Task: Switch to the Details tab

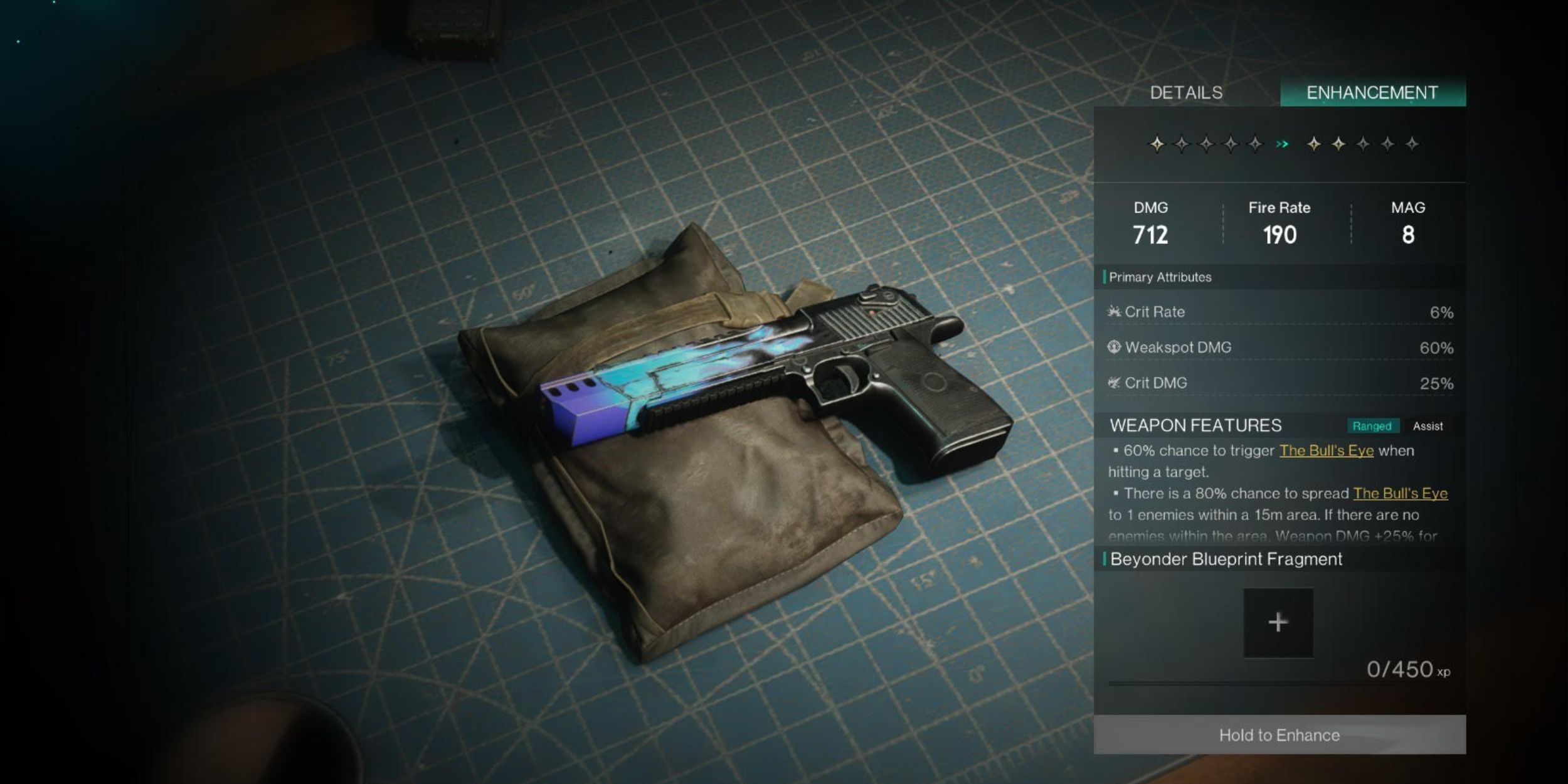Action: [x=1186, y=93]
